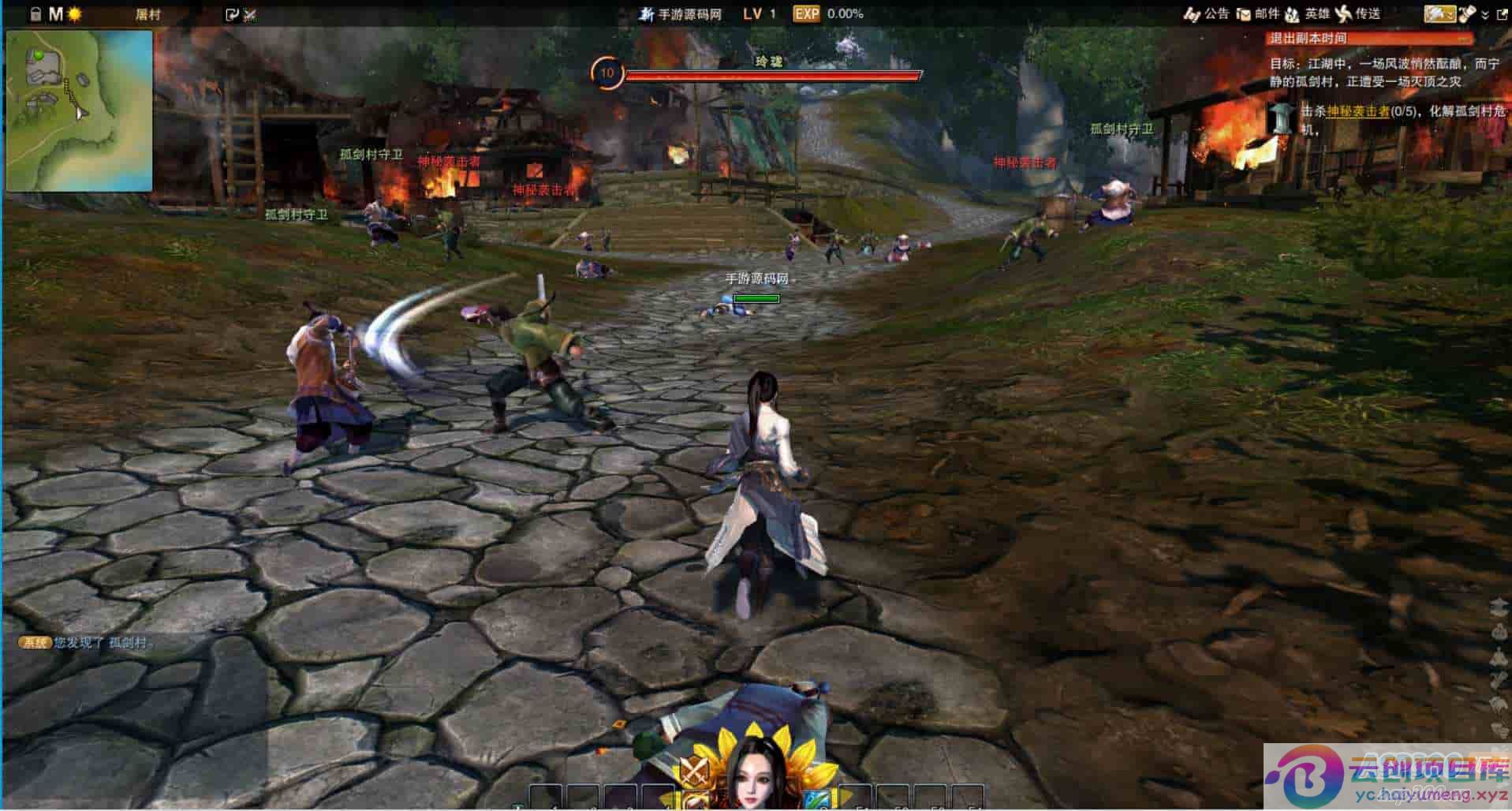Click the crossed swords icon in top-left bar

pos(251,14)
